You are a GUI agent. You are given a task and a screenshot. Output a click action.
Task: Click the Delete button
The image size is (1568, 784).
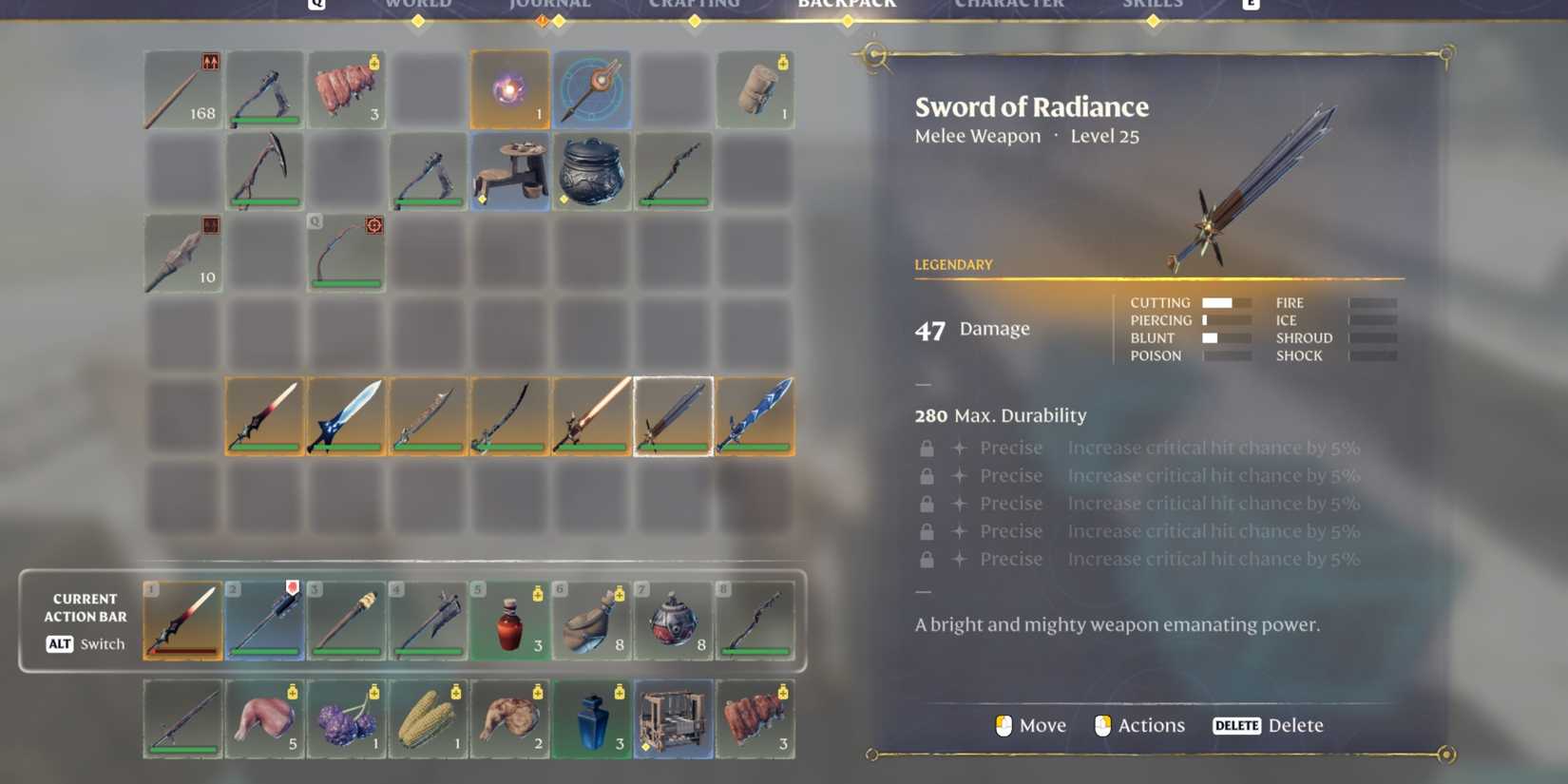click(x=1271, y=725)
